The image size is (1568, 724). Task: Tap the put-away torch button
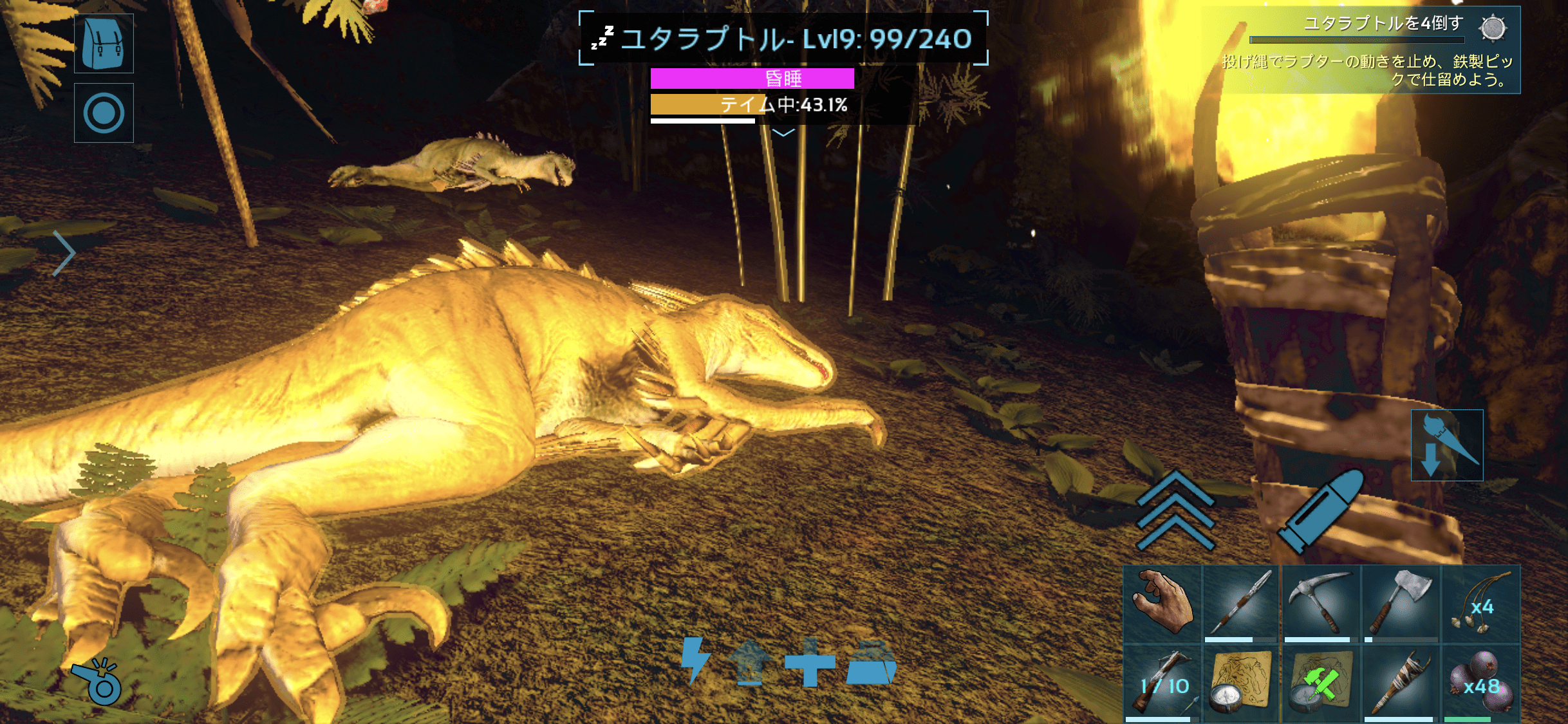click(1446, 445)
